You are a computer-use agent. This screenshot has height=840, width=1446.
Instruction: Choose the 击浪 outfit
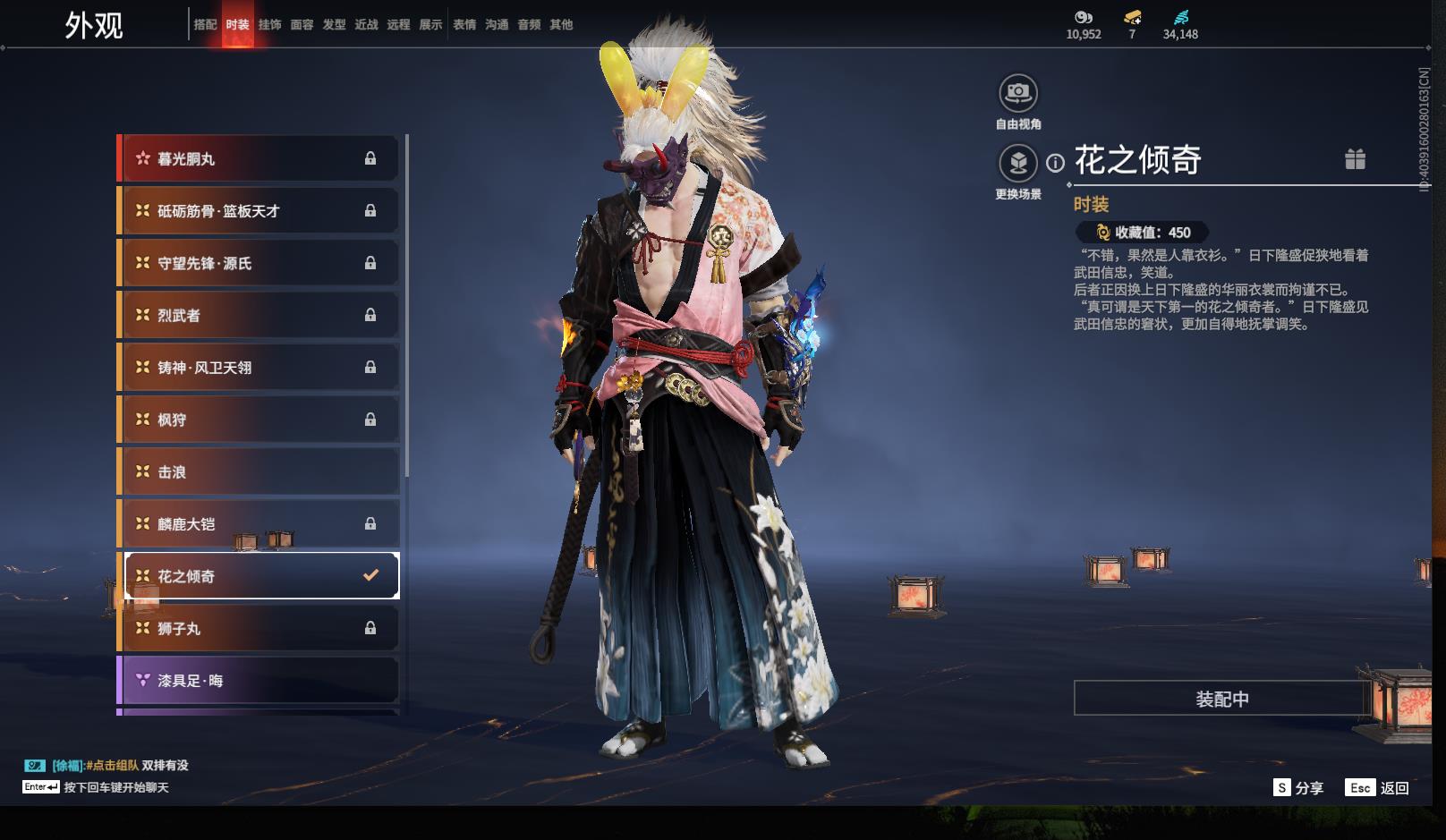(x=259, y=472)
